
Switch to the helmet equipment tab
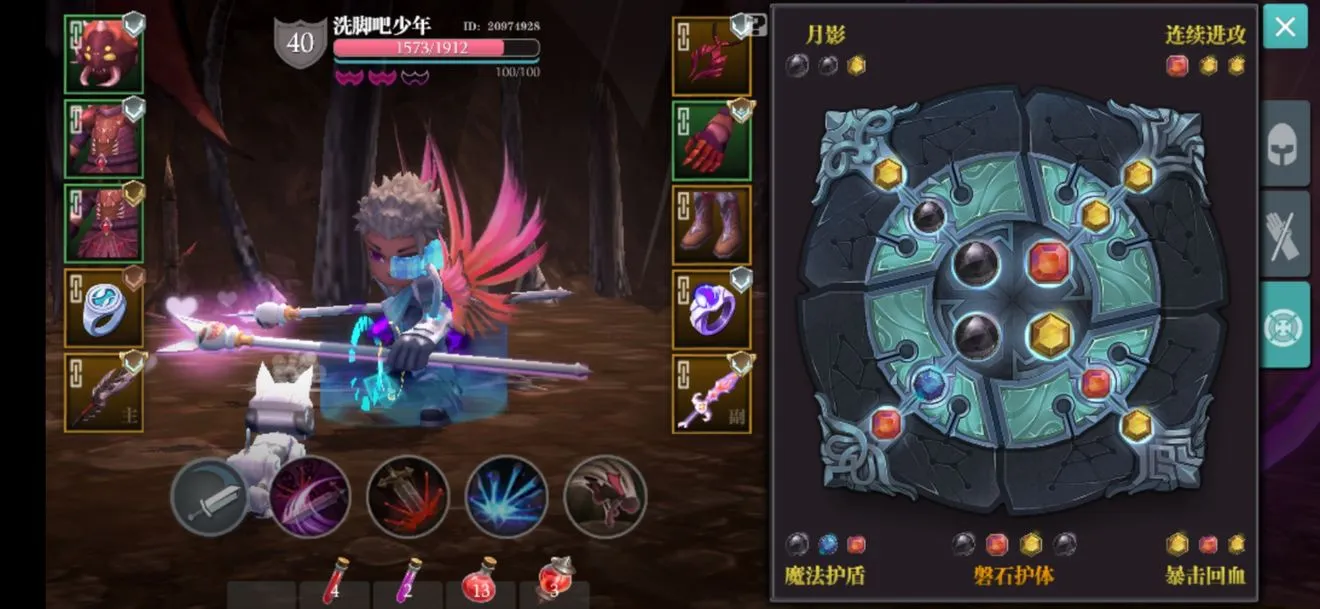click(1285, 143)
